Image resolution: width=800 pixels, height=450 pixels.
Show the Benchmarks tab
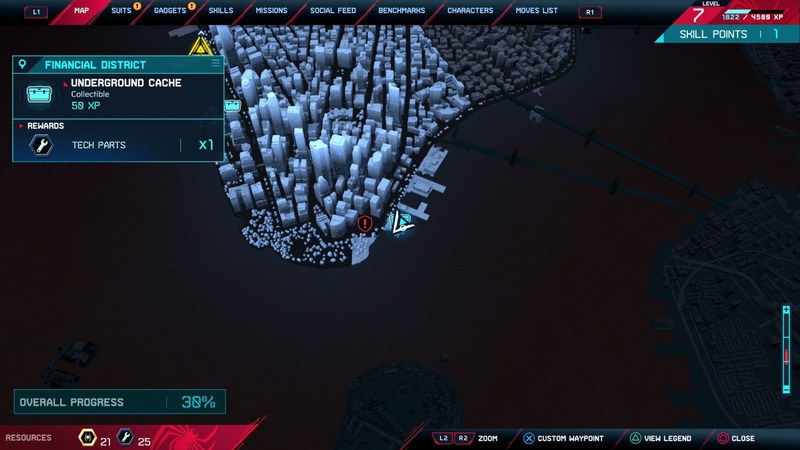tap(402, 11)
